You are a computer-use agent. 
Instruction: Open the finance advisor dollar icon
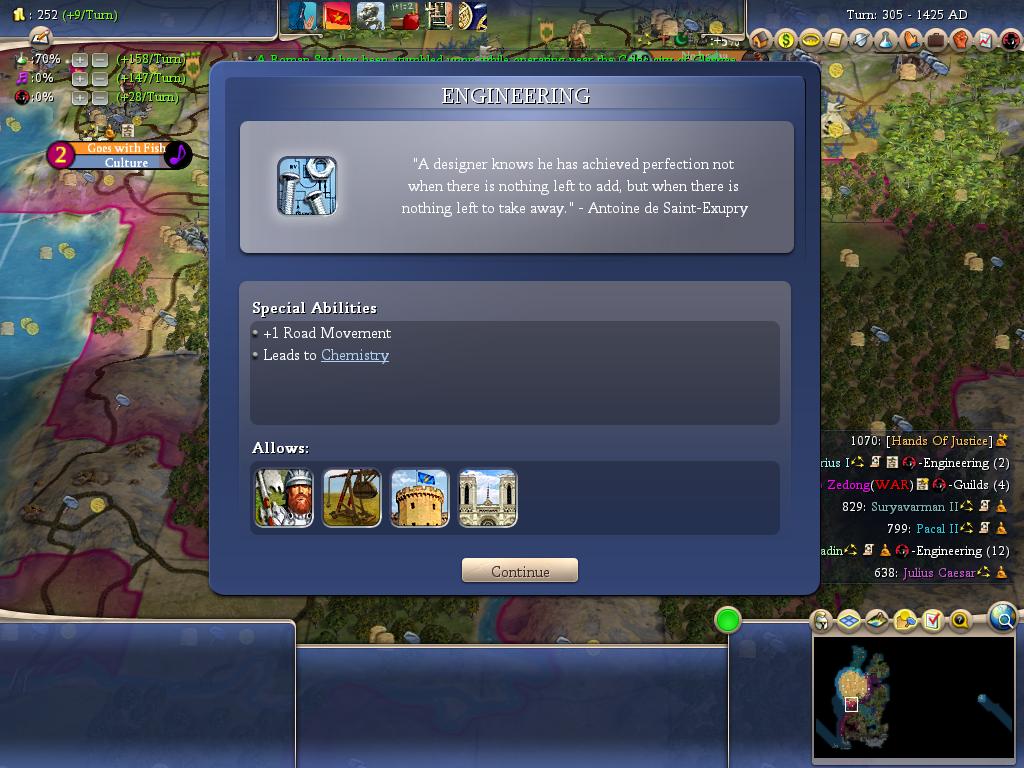pyautogui.click(x=786, y=40)
